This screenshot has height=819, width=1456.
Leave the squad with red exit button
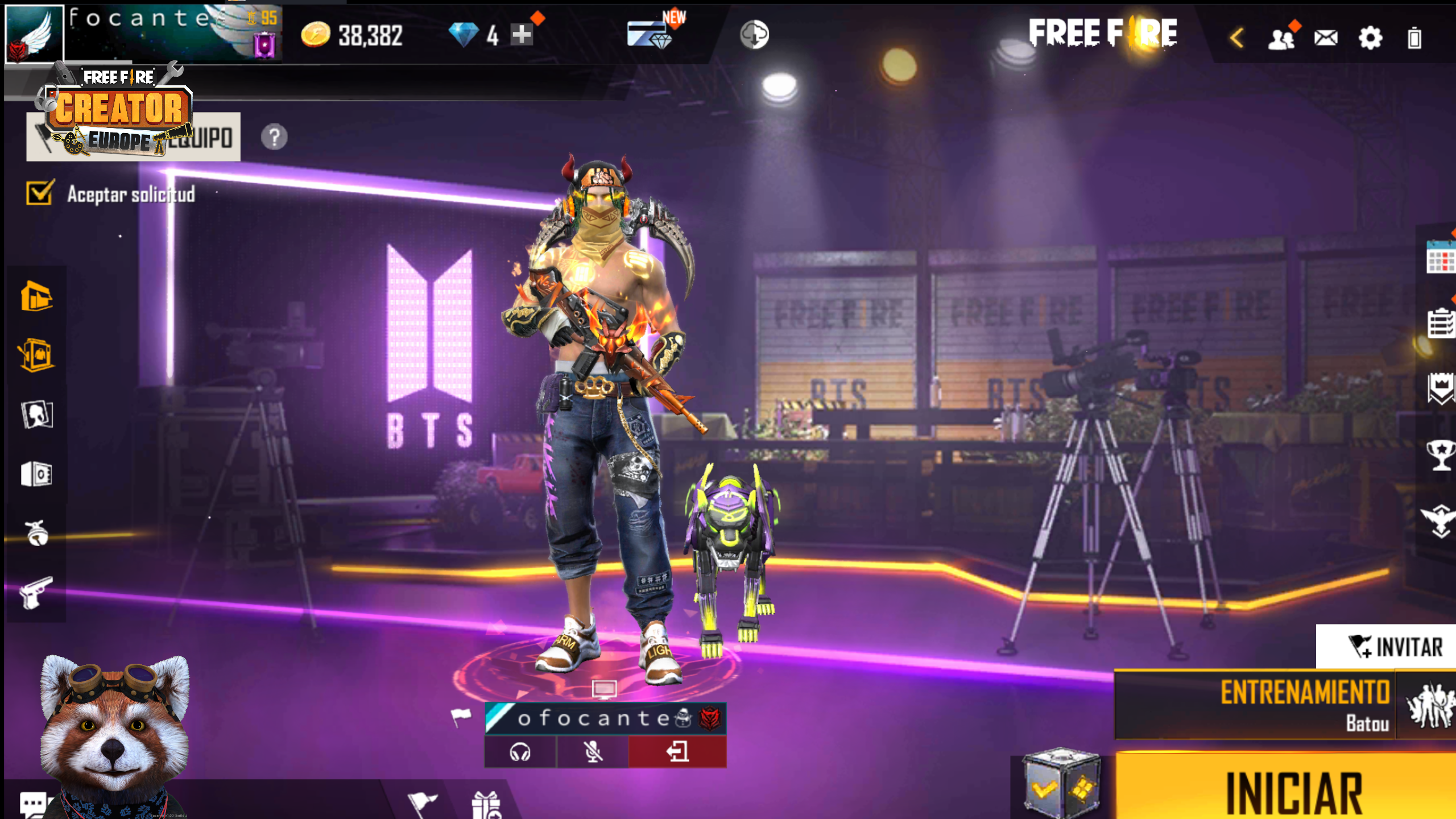(x=677, y=752)
